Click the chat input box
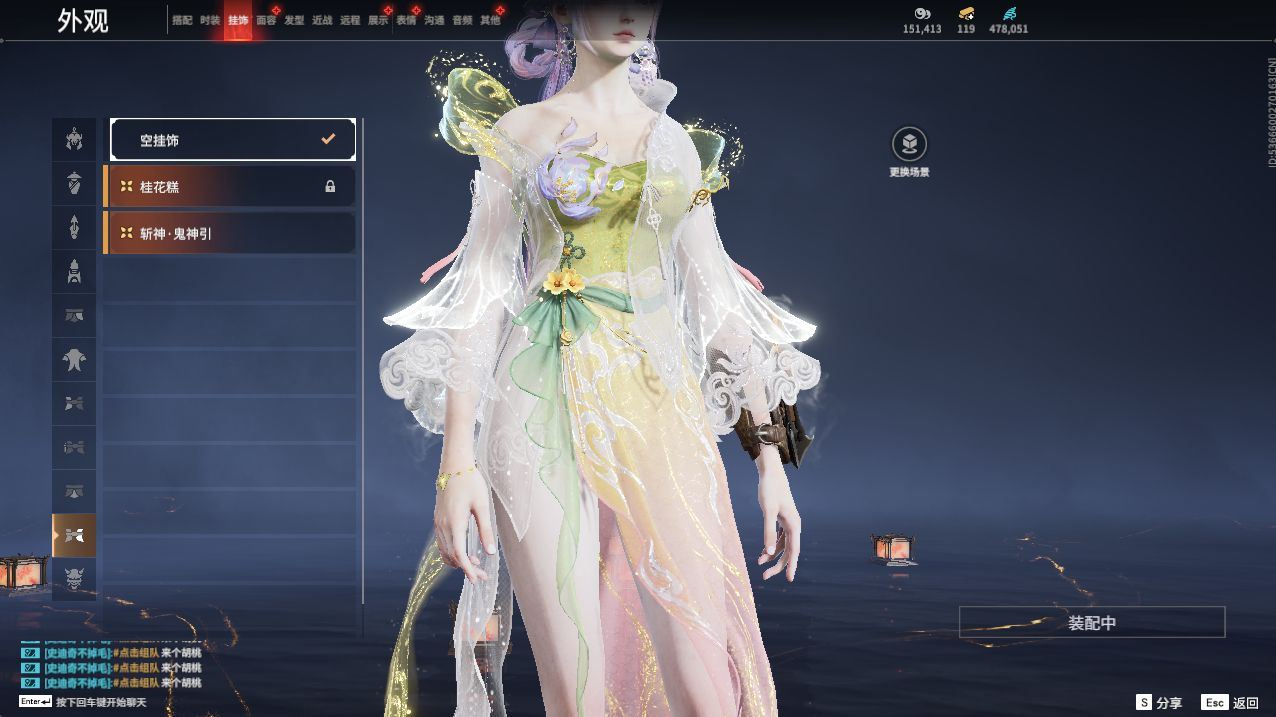Image resolution: width=1276 pixels, height=717 pixels. tap(100, 702)
